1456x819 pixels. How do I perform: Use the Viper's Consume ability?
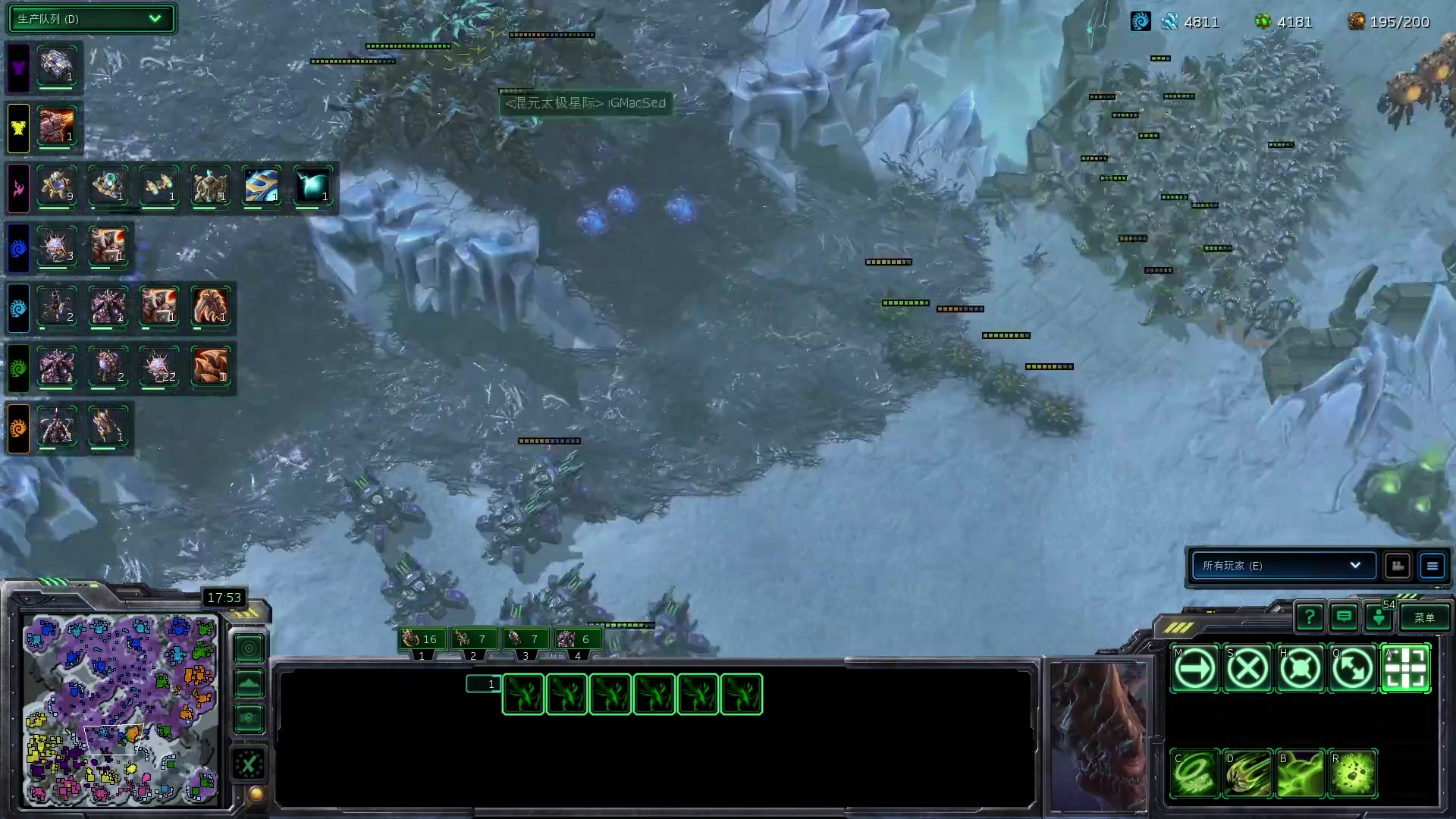pyautogui.click(x=1195, y=774)
